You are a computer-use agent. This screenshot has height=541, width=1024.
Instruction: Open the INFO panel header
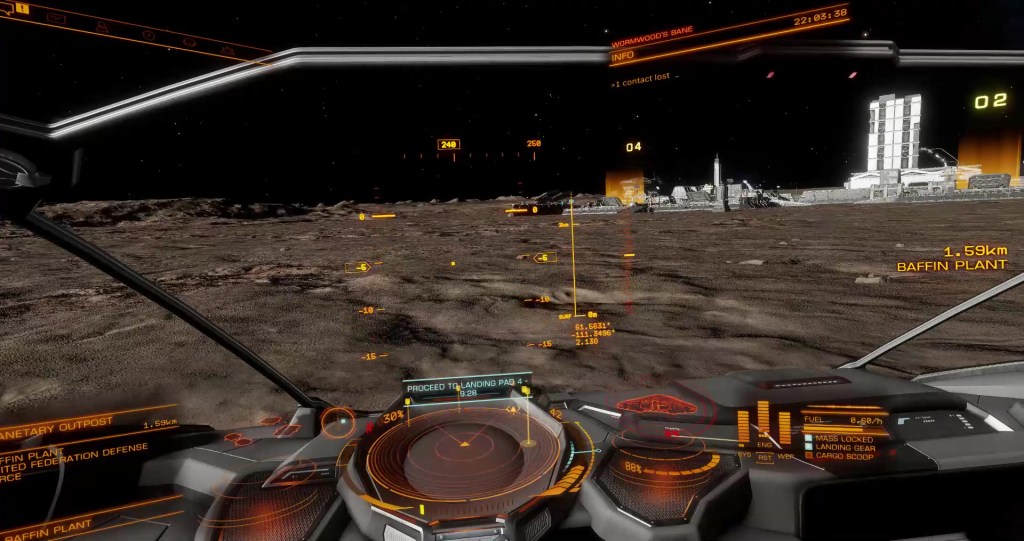point(622,58)
